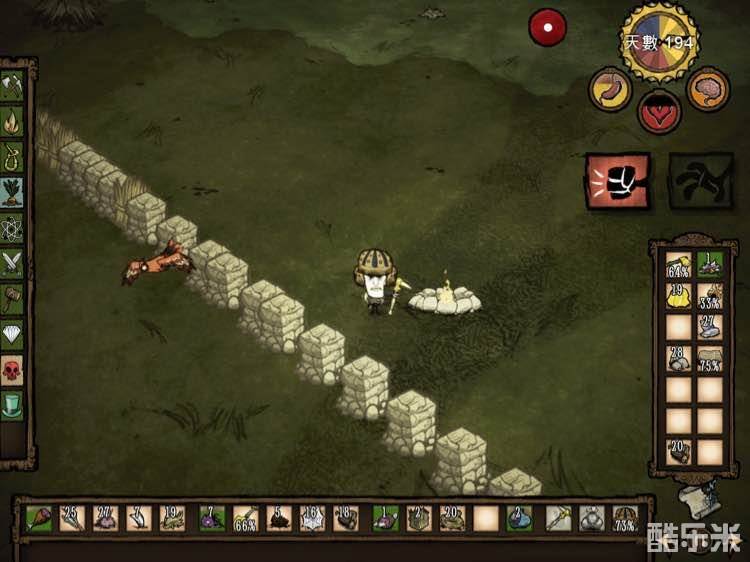This screenshot has height=562, width=750.
Task: Click the red record button
Action: [547, 28]
